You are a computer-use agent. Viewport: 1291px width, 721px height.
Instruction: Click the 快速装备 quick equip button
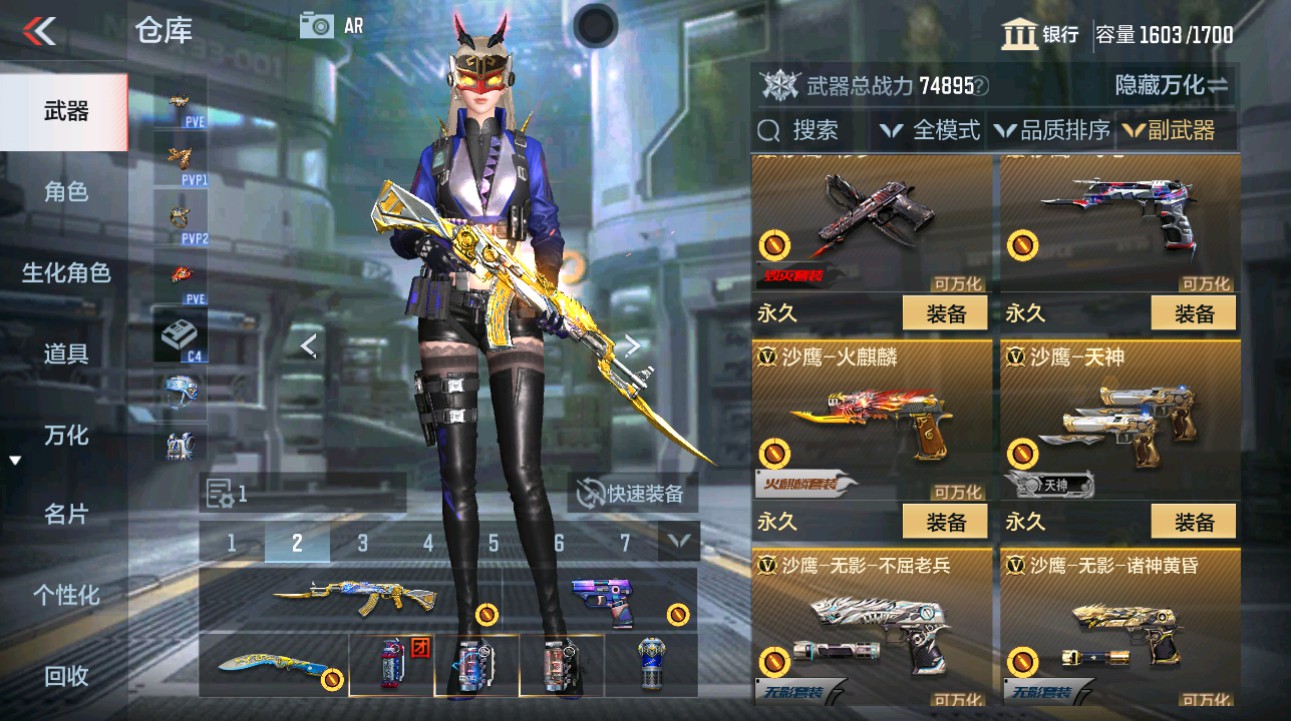(x=631, y=494)
